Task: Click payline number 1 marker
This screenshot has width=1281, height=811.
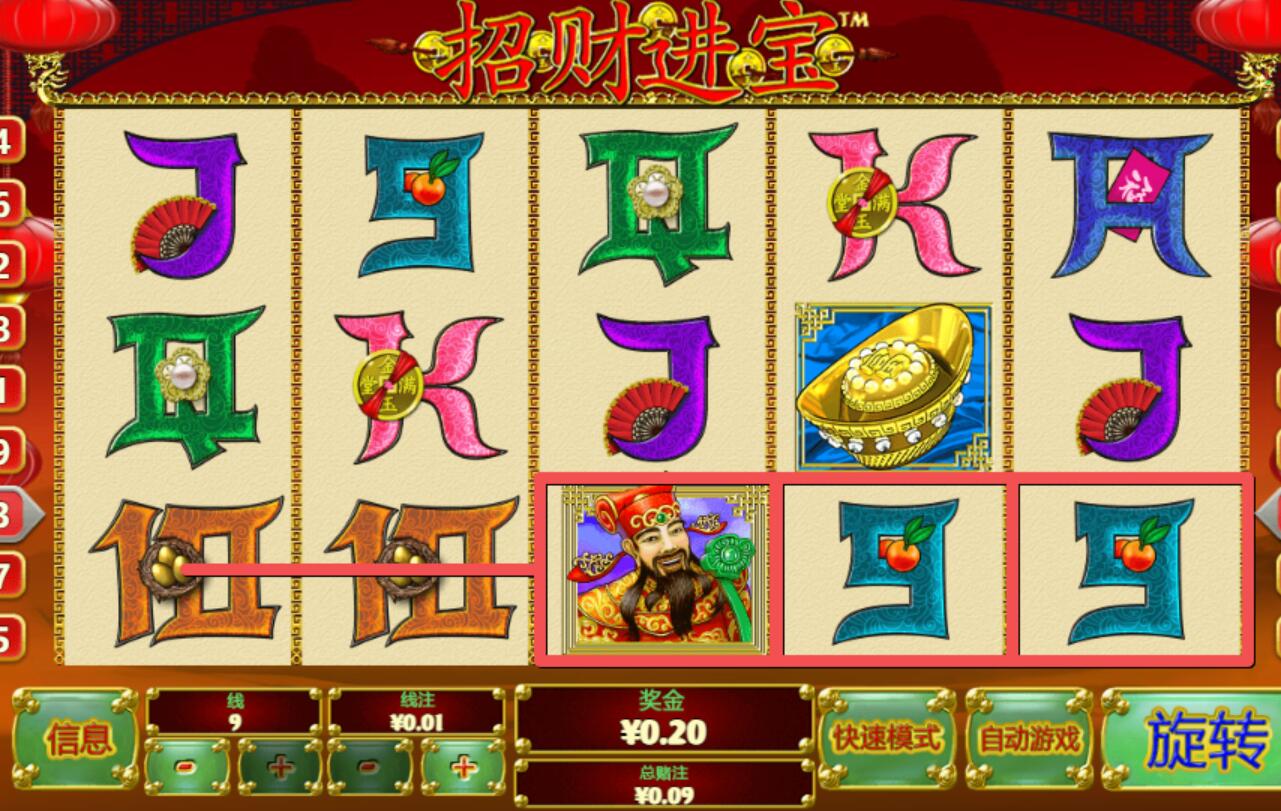Action: pyautogui.click(x=8, y=389)
